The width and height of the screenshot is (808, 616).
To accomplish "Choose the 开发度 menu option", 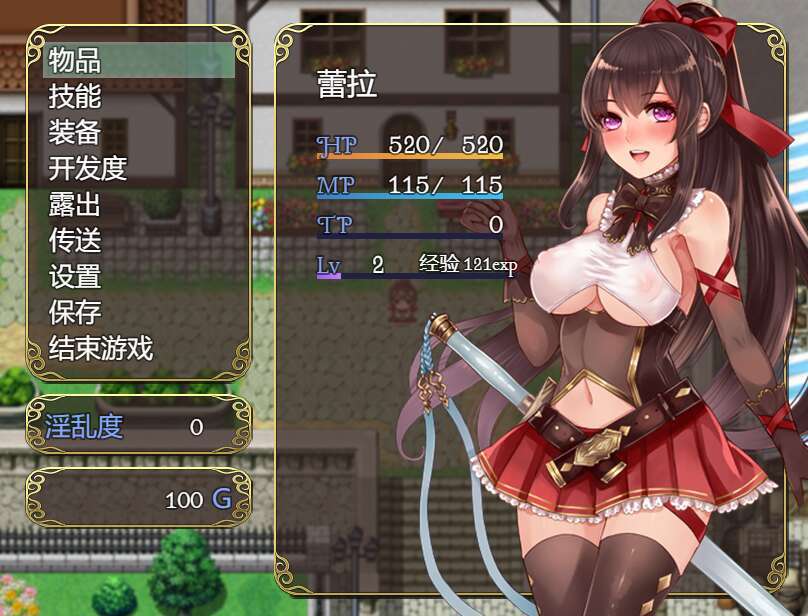I will pyautogui.click(x=88, y=168).
